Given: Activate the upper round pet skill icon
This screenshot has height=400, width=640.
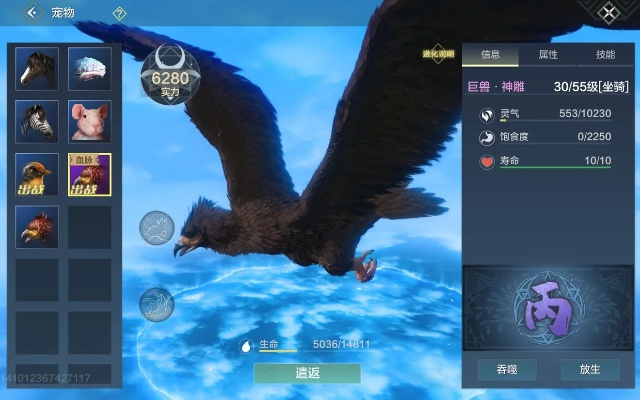Looking at the screenshot, I should (x=156, y=227).
